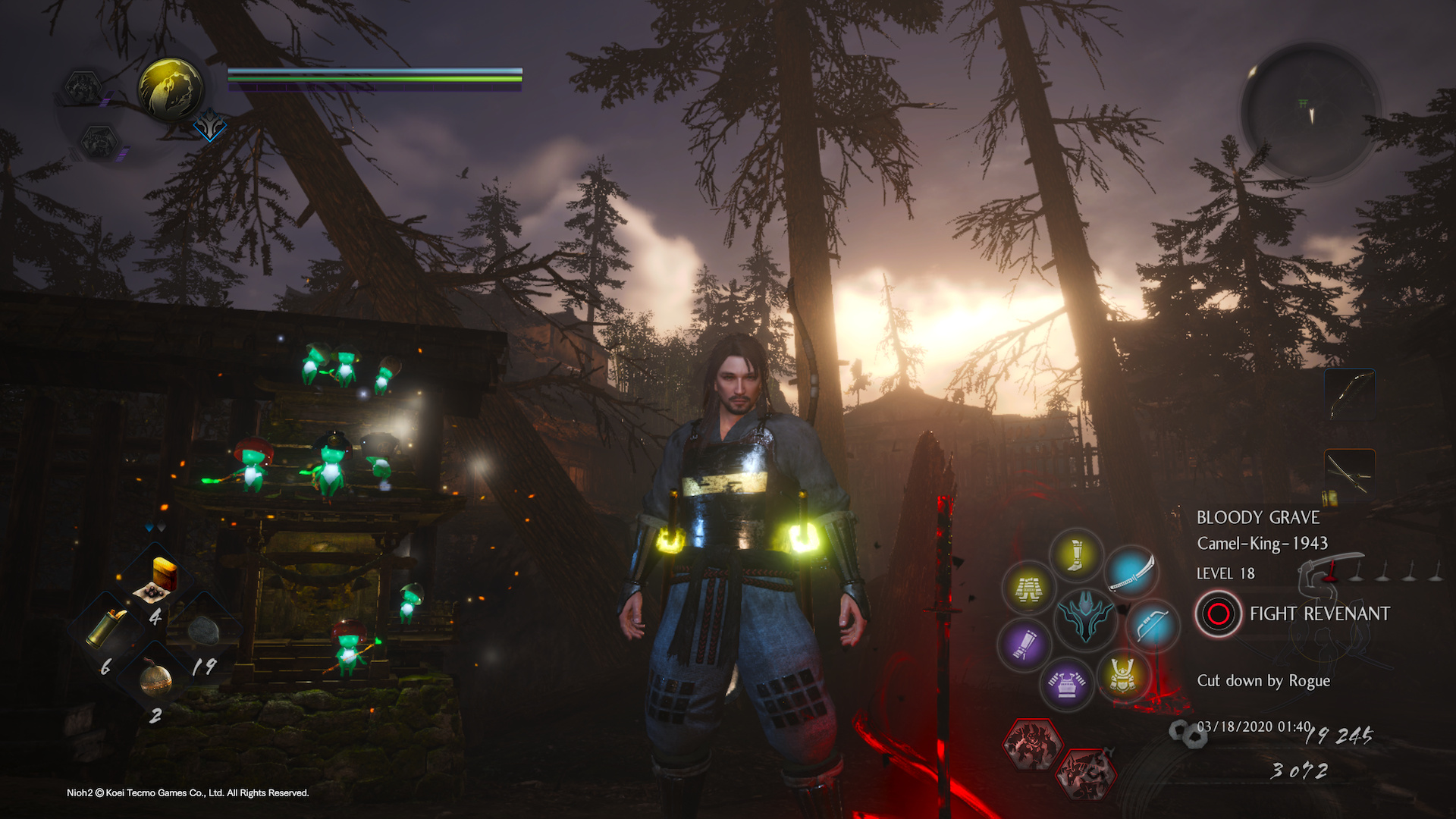Image resolution: width=1456 pixels, height=819 pixels.
Task: Select the equipped crossed swords weapon slot
Action: 1350,475
